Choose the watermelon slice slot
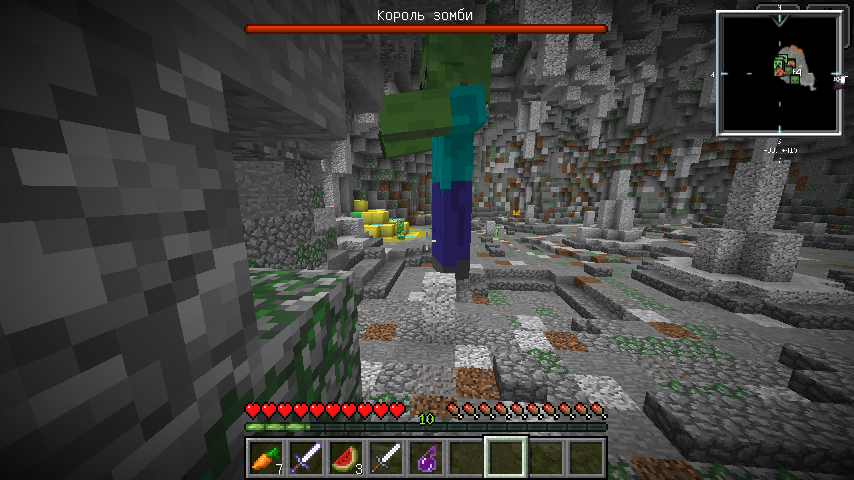854x480 pixels. [x=345, y=457]
